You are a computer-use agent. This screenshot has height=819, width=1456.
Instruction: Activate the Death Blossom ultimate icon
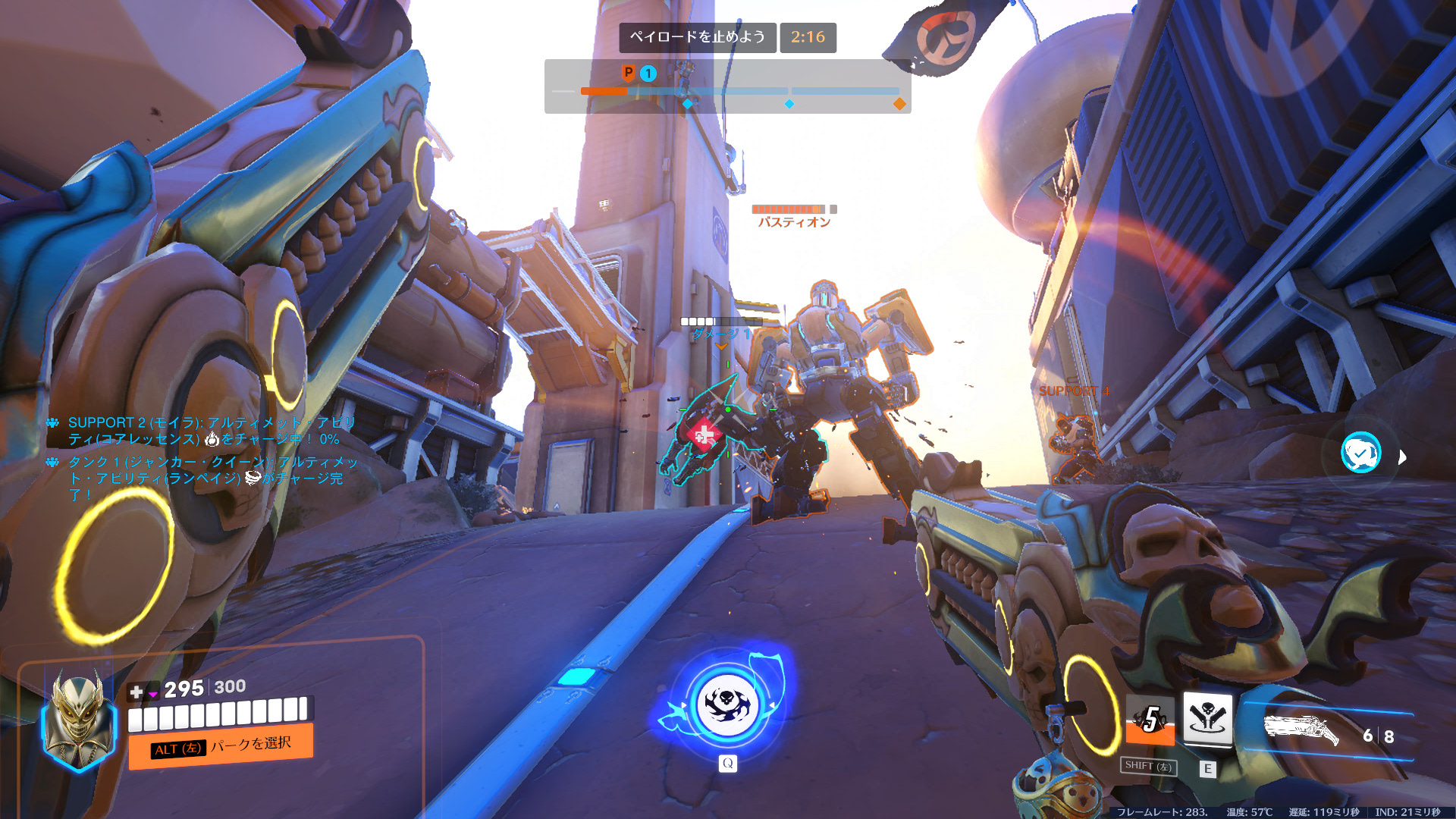click(727, 706)
